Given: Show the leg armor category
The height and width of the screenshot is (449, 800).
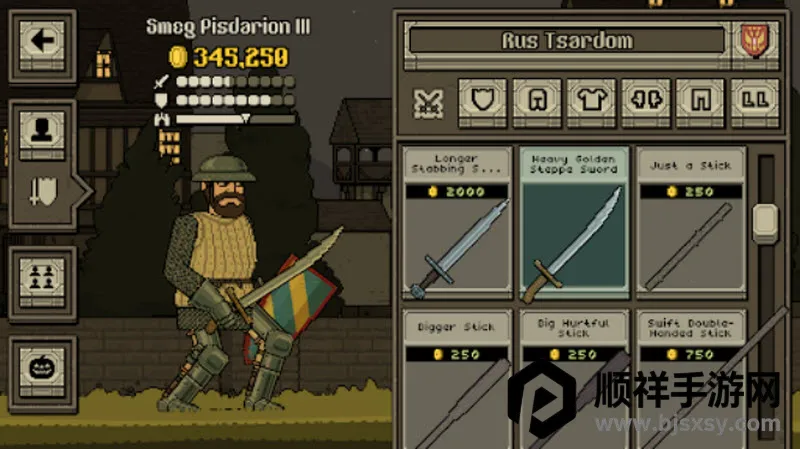Looking at the screenshot, I should coord(700,100).
